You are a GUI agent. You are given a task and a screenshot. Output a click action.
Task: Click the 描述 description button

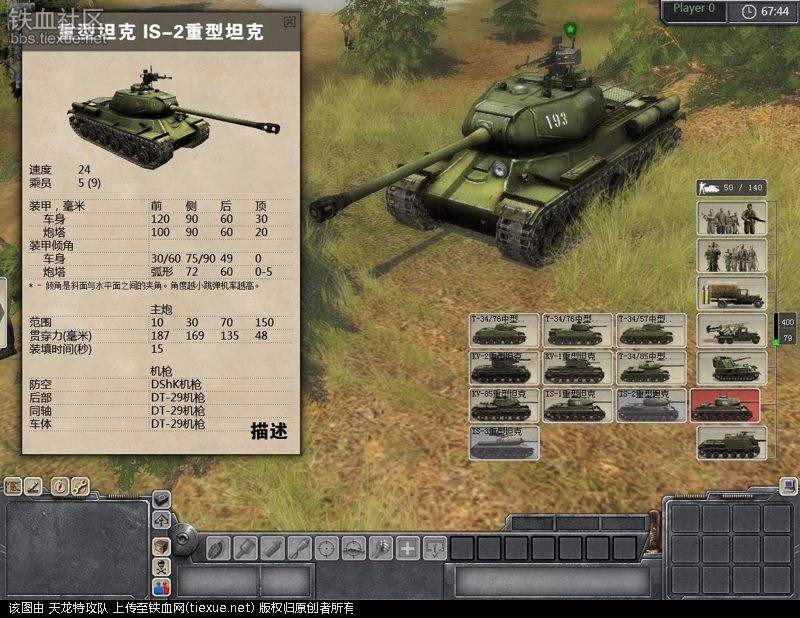[269, 432]
